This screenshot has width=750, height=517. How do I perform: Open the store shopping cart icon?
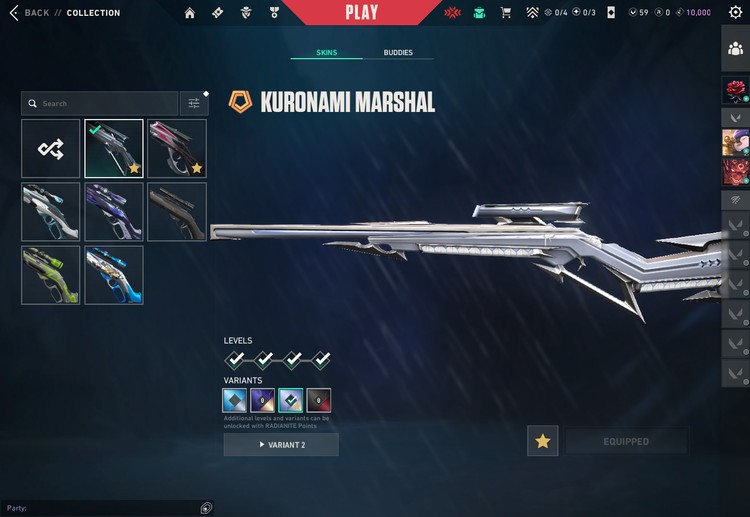506,13
